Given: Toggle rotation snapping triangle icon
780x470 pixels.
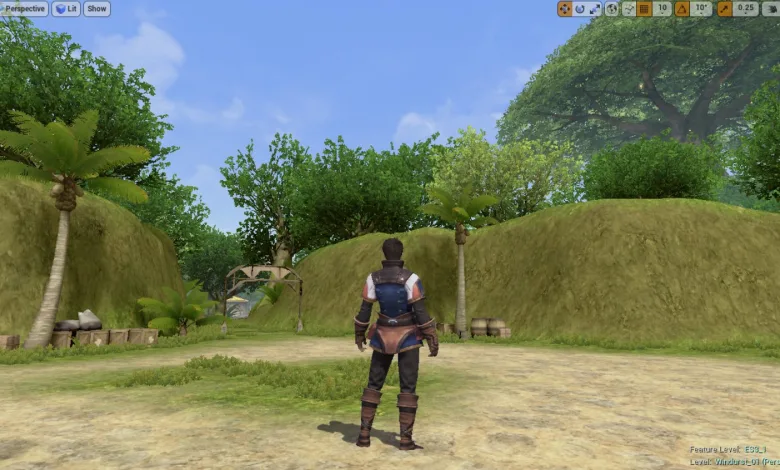Looking at the screenshot, I should pos(682,9).
